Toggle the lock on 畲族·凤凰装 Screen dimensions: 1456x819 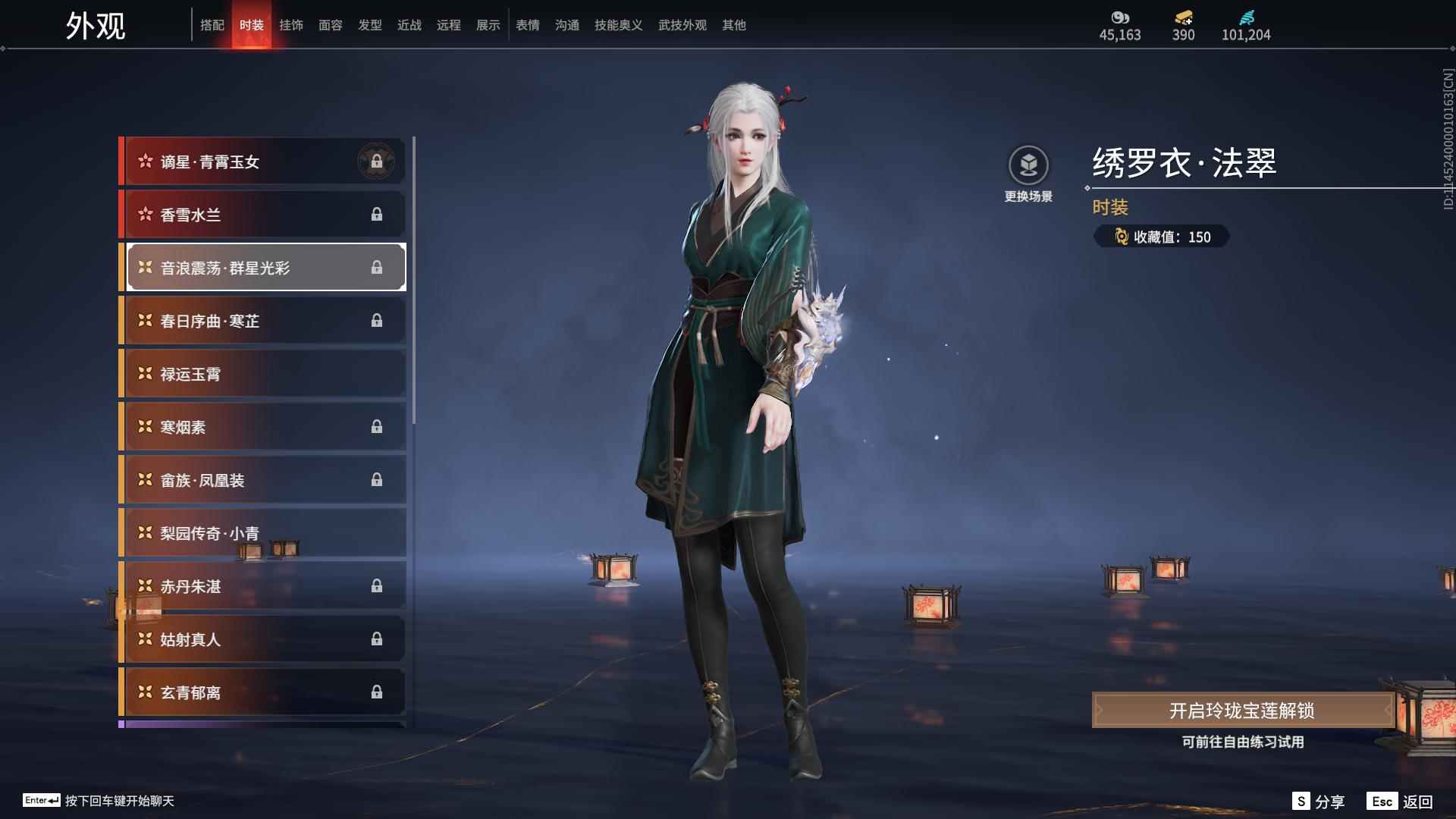377,479
